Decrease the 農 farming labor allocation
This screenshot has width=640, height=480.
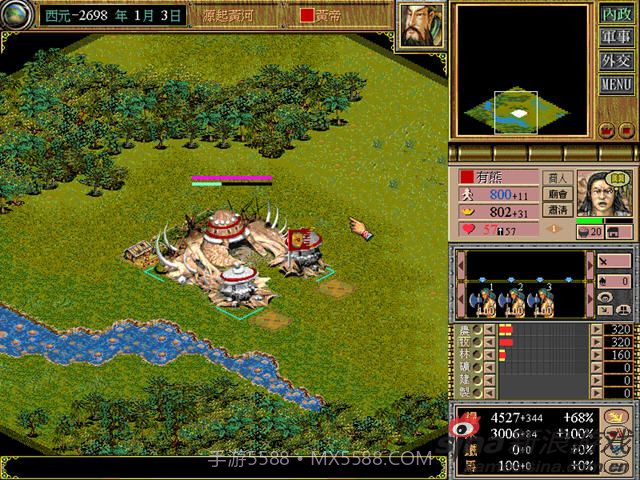coord(490,329)
